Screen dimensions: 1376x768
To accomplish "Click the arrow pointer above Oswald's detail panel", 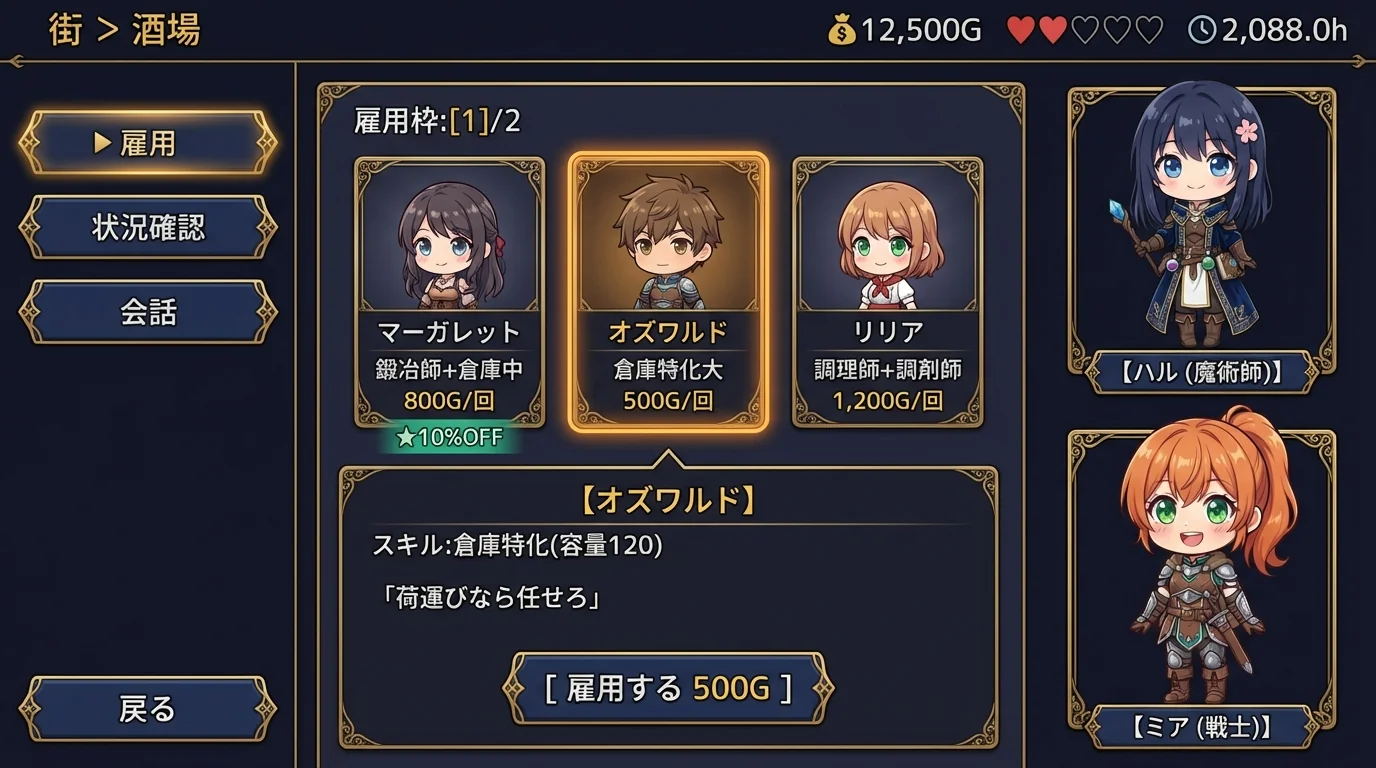I will 666,459.
